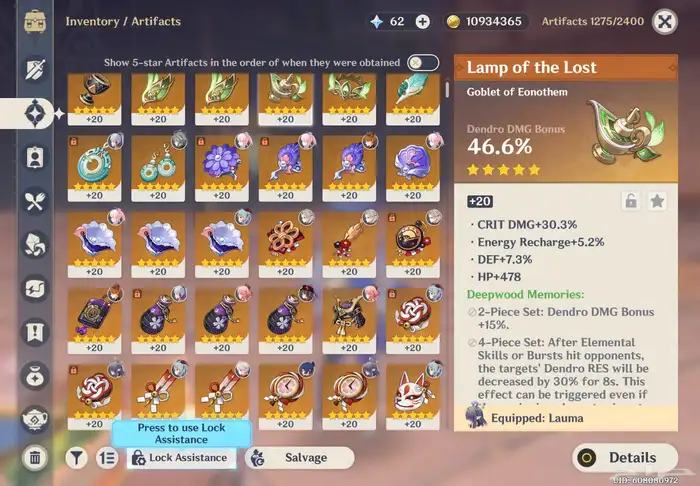Open the artifact filter funnel
The width and height of the screenshot is (700, 486).
point(76,458)
